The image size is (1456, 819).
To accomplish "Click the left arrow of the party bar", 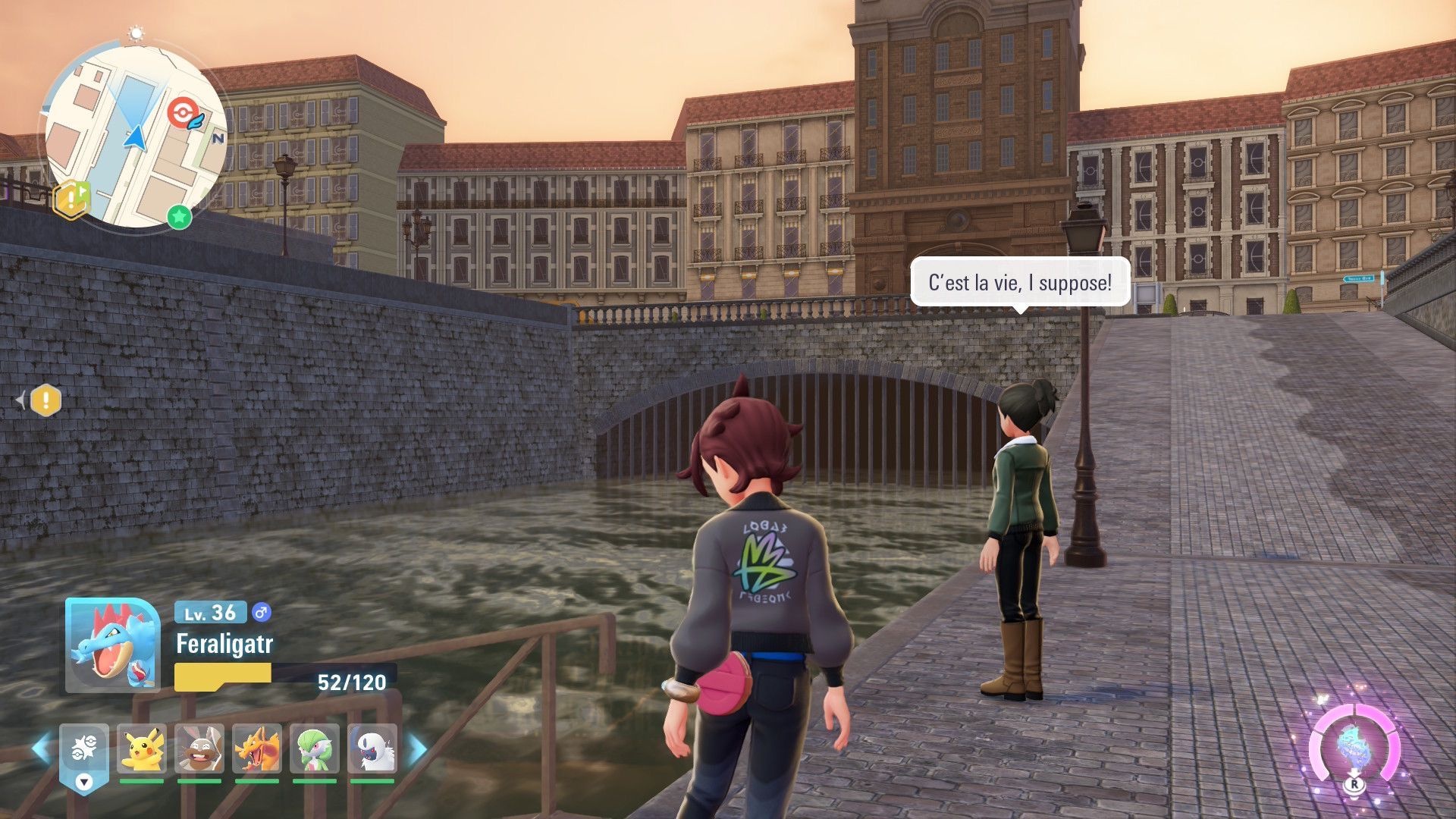I will (41, 748).
